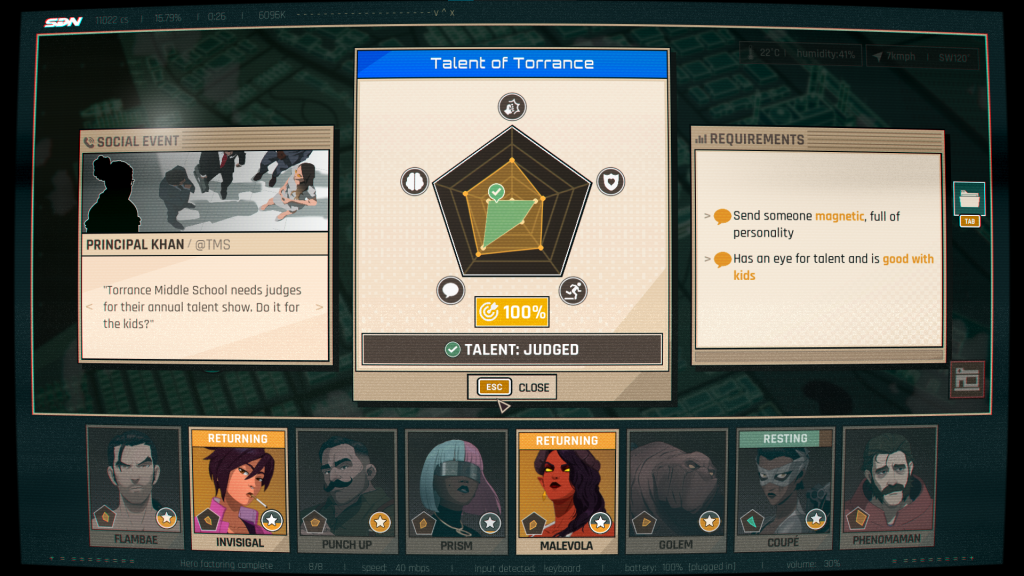Select the Prism hero card
The height and width of the screenshot is (576, 1024).
point(456,490)
